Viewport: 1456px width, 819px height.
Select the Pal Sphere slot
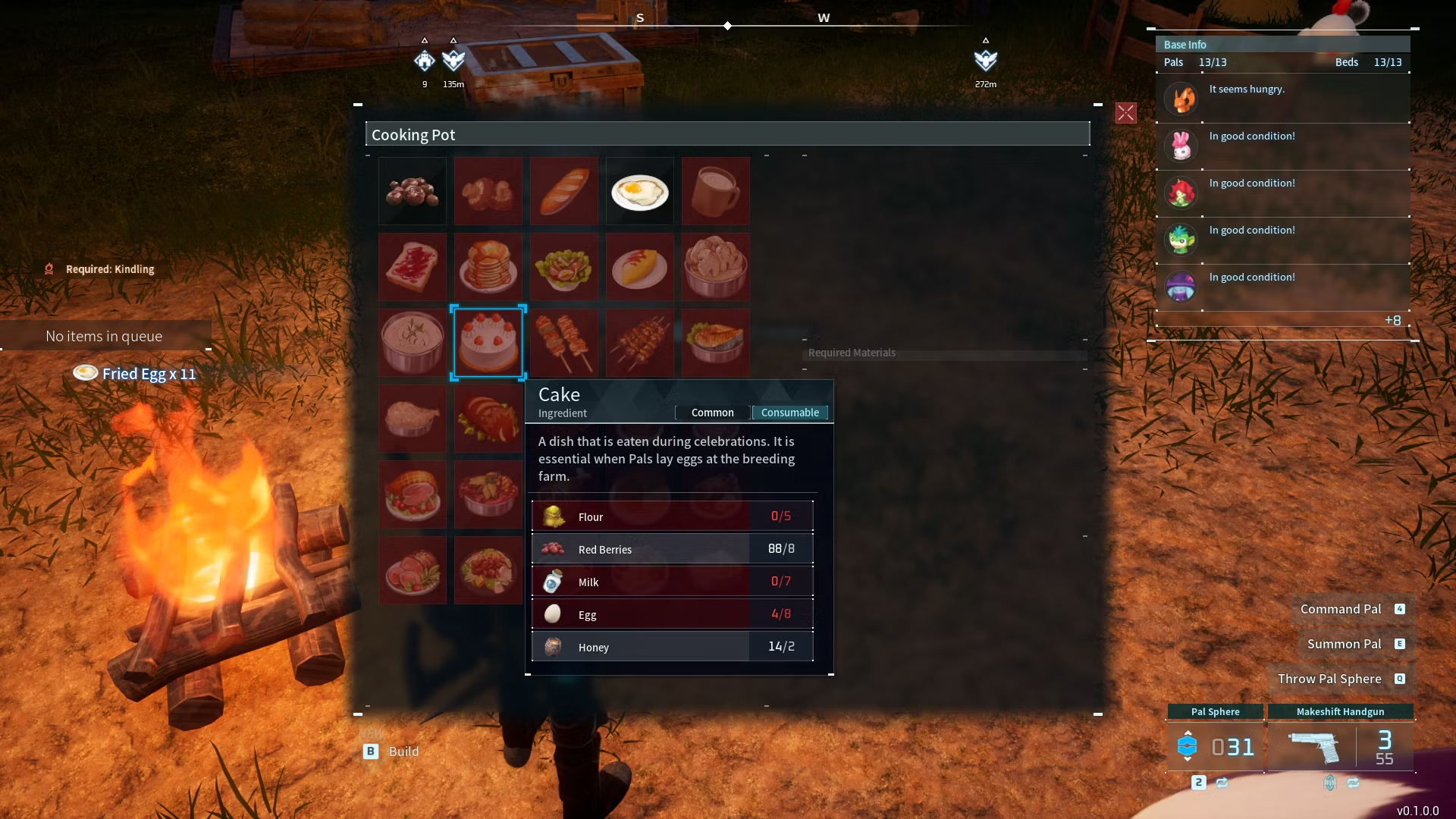click(x=1215, y=746)
